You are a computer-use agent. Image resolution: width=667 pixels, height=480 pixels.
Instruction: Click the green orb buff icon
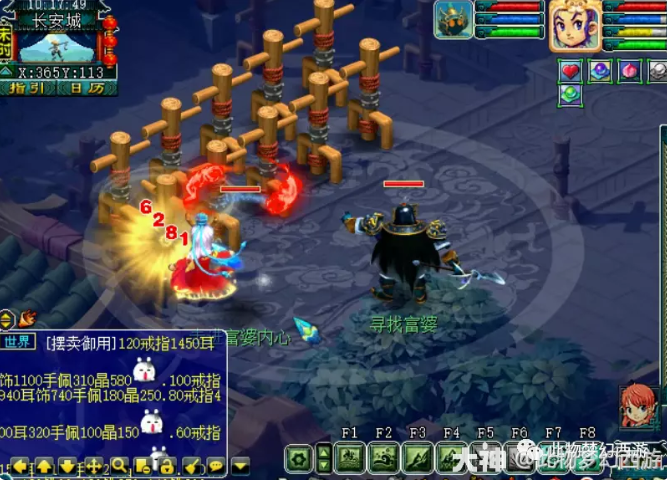(x=571, y=94)
